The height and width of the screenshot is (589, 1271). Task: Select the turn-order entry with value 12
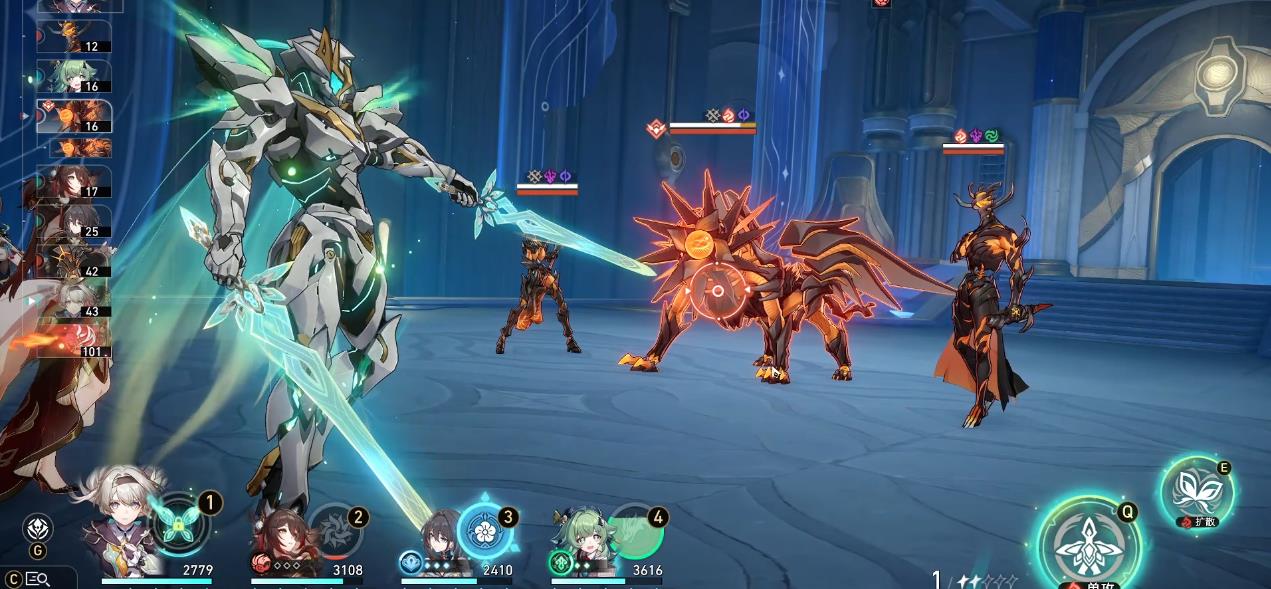74,36
